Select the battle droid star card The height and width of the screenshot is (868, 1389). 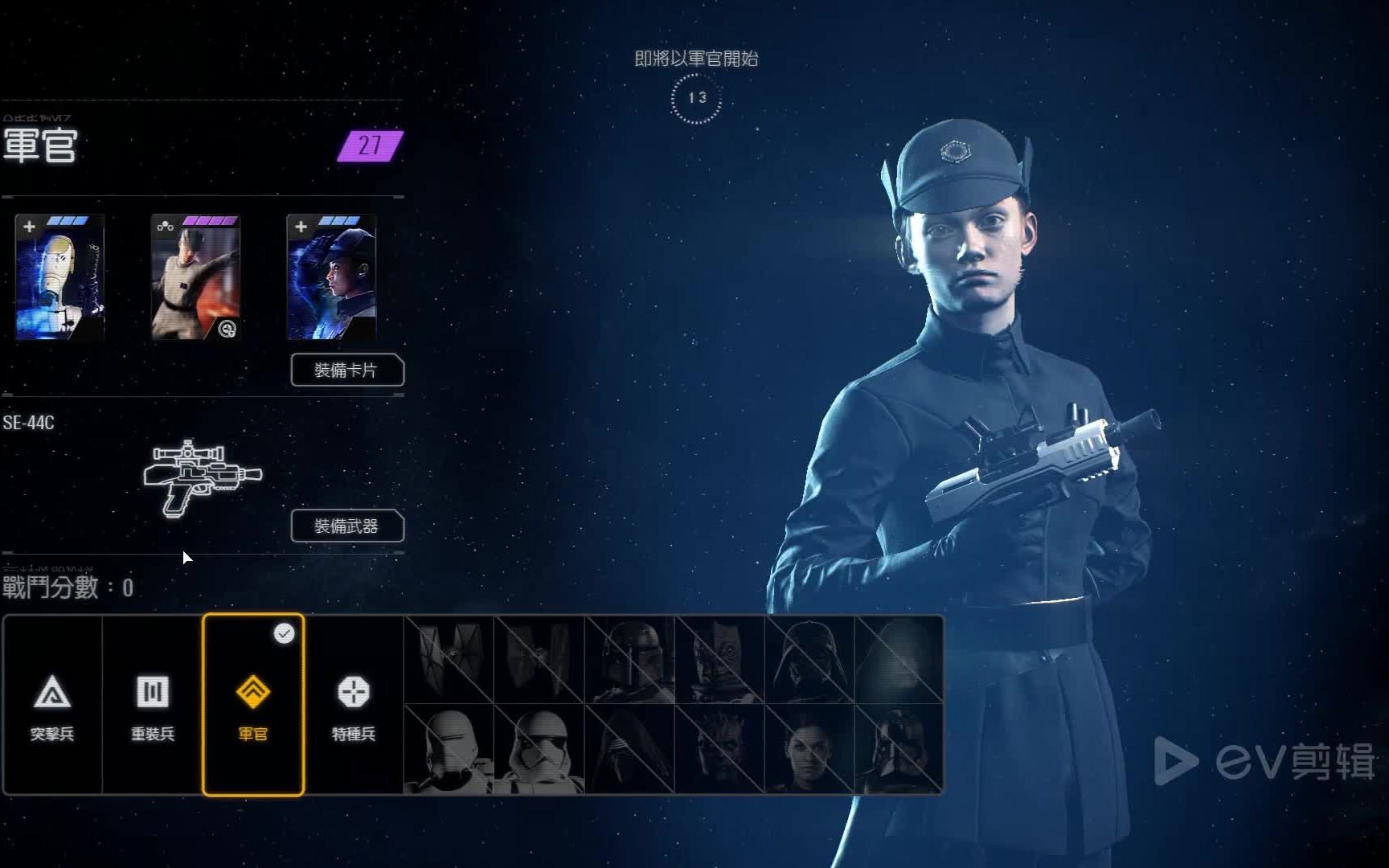59,277
